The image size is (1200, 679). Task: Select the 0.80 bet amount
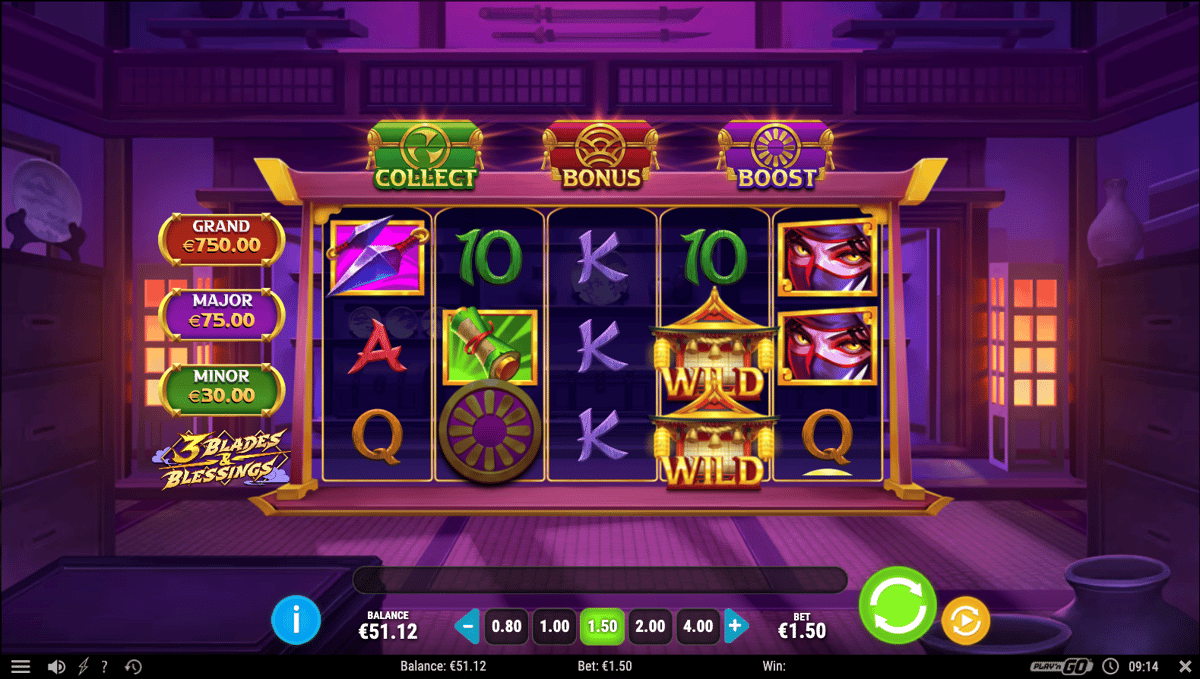click(x=507, y=627)
